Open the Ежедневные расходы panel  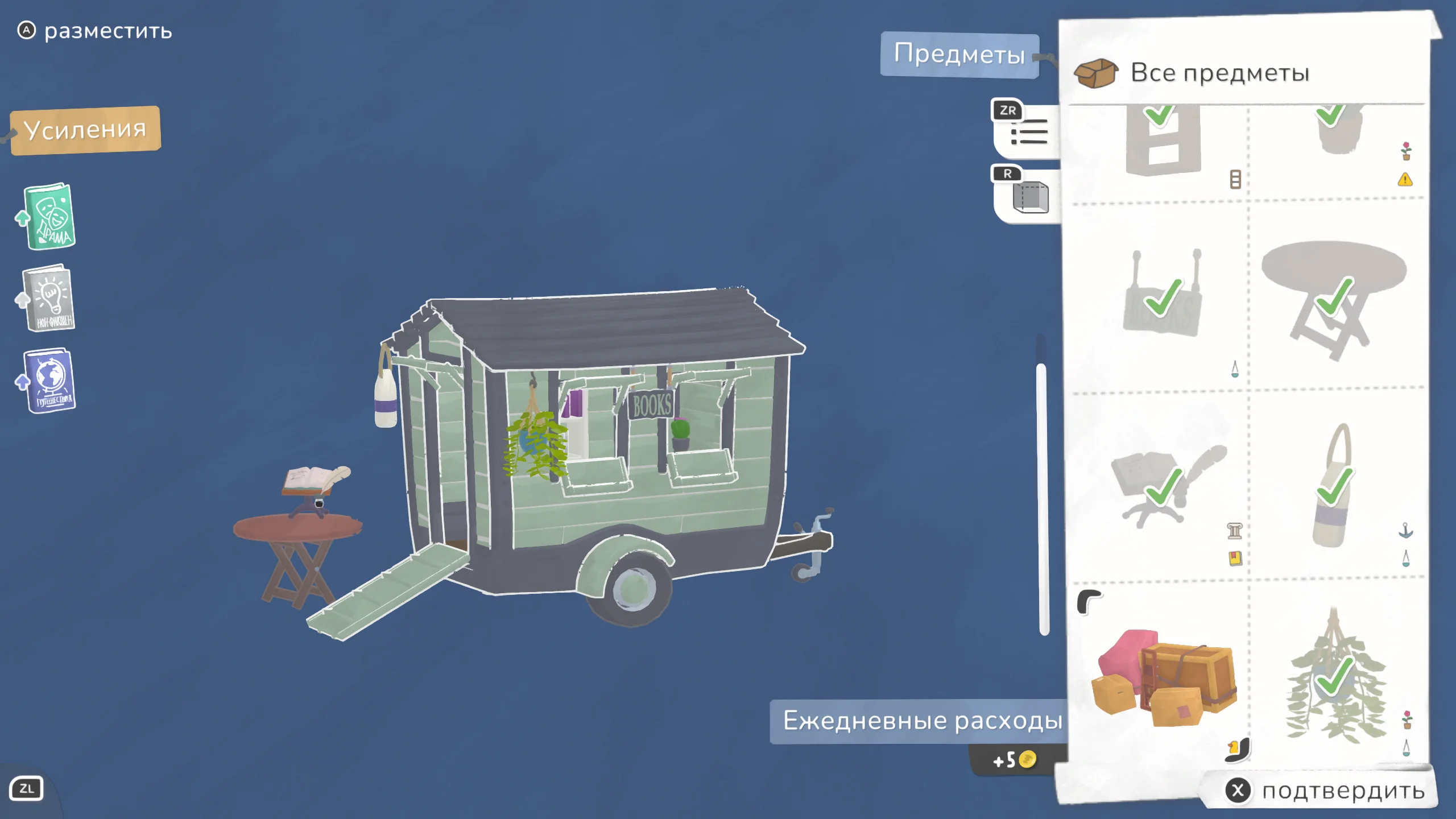coord(921,721)
